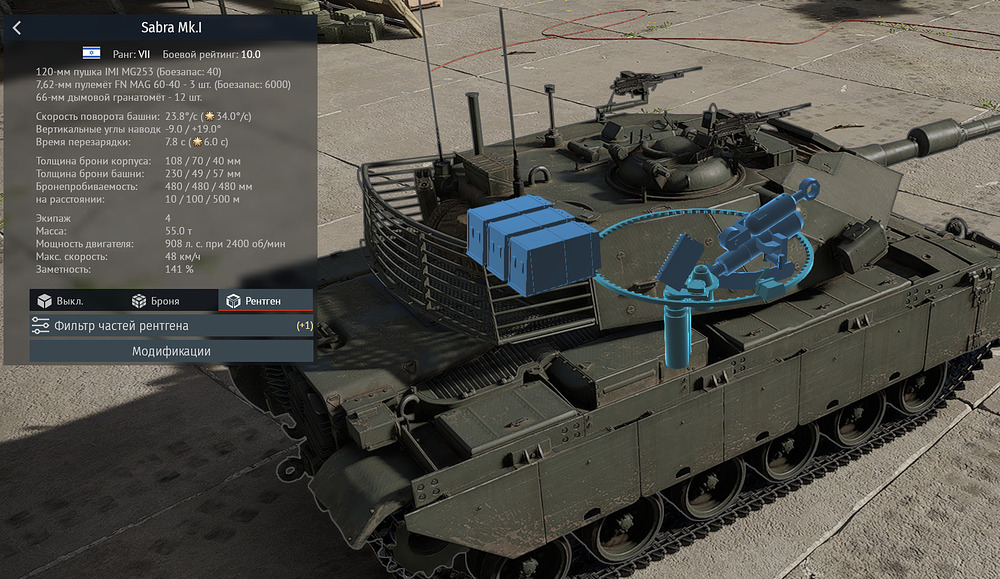
Task: Select the Рентген x-ray tab
Action: point(254,300)
